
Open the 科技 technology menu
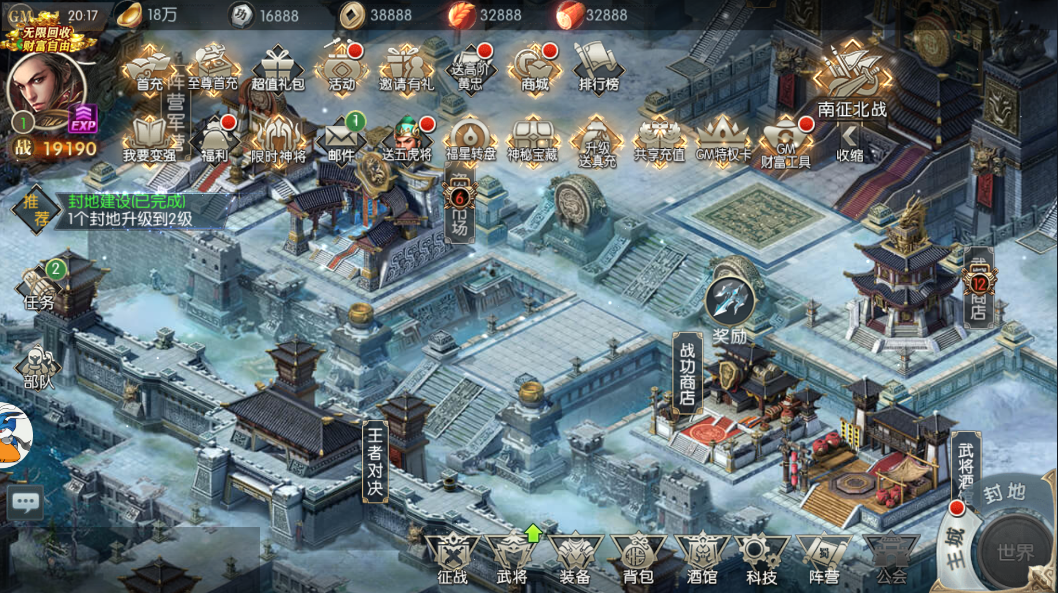(761, 559)
